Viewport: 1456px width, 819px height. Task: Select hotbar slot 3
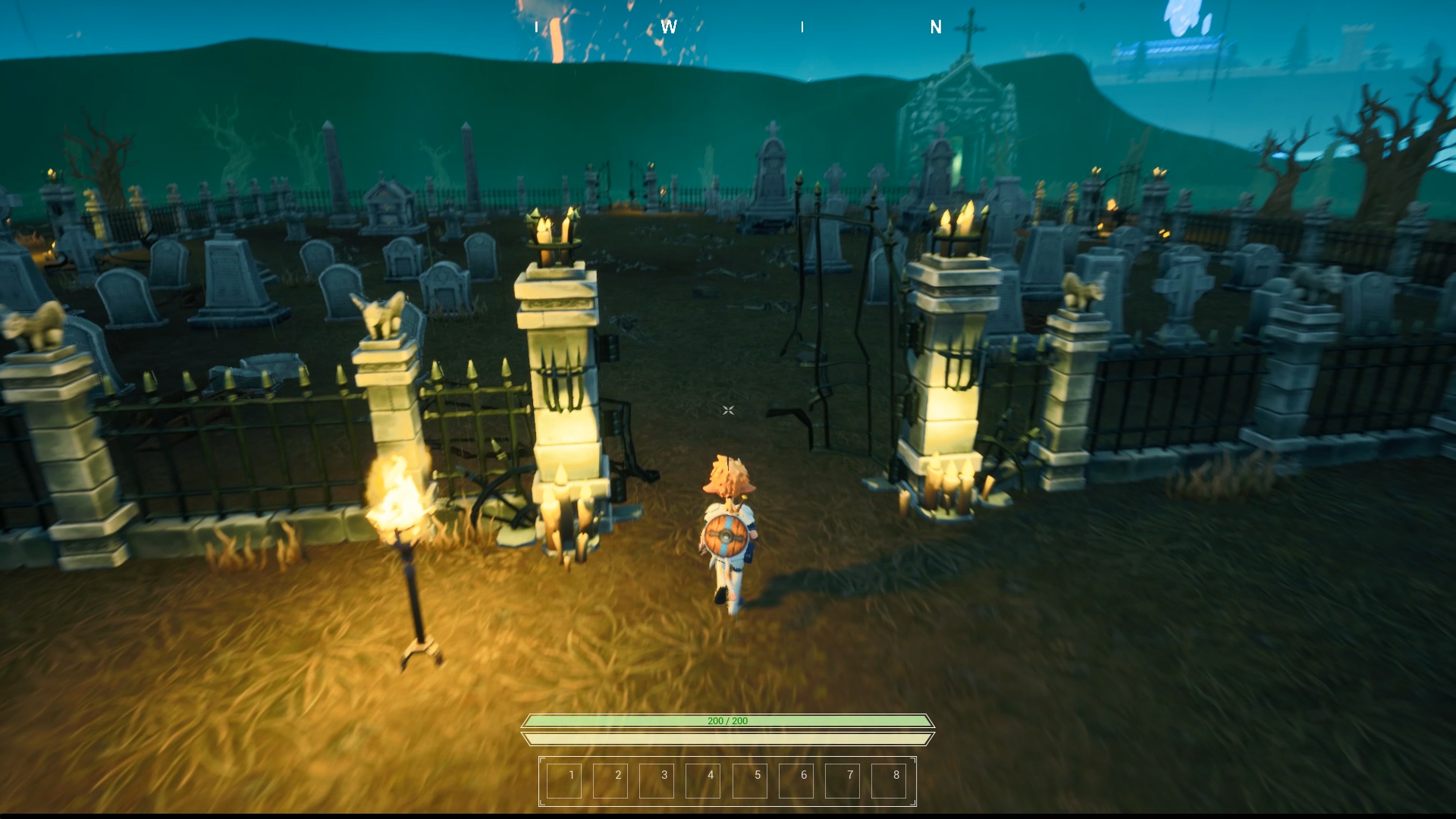tap(657, 777)
